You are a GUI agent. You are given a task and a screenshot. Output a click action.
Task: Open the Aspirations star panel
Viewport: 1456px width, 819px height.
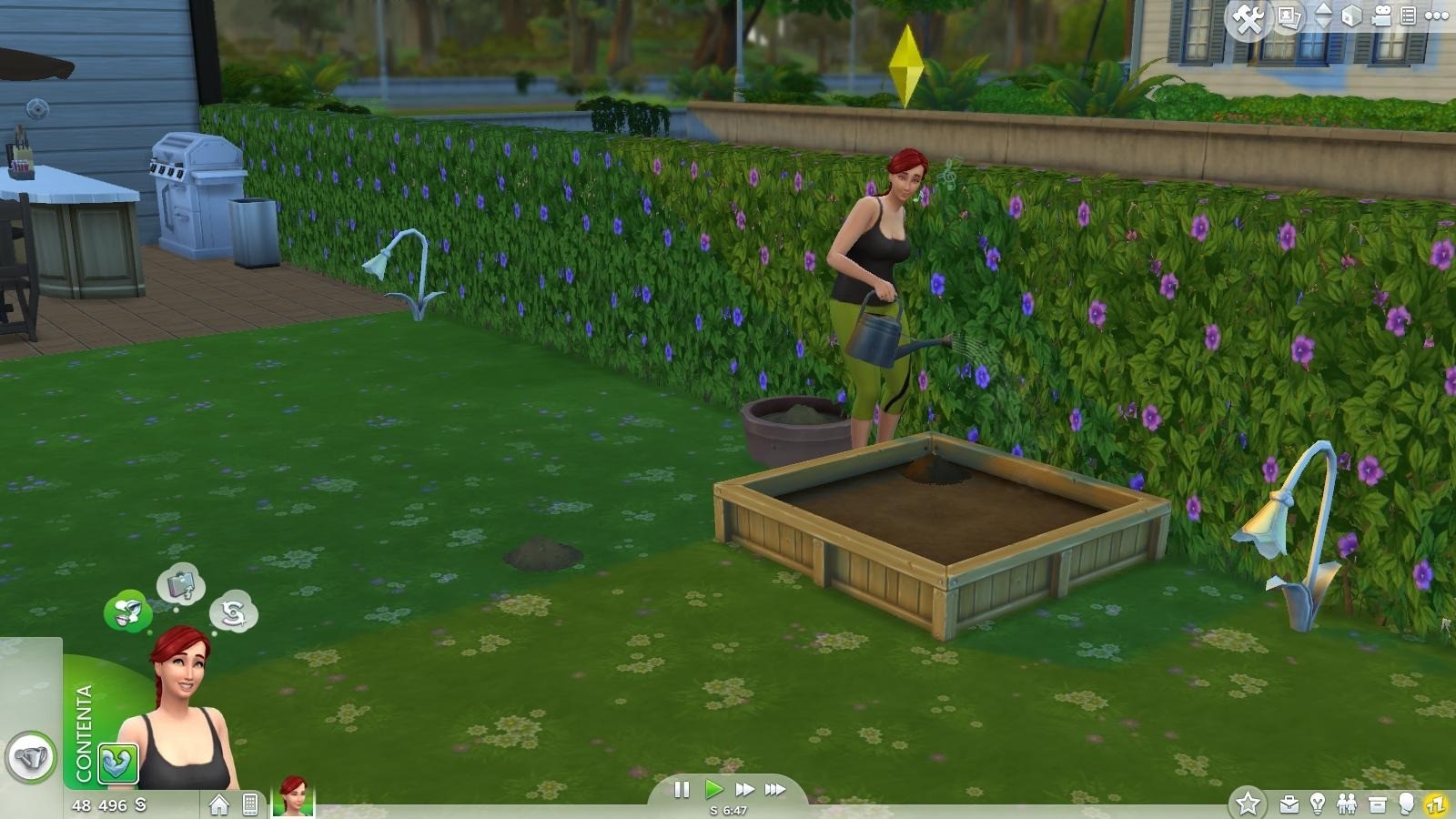[1248, 804]
